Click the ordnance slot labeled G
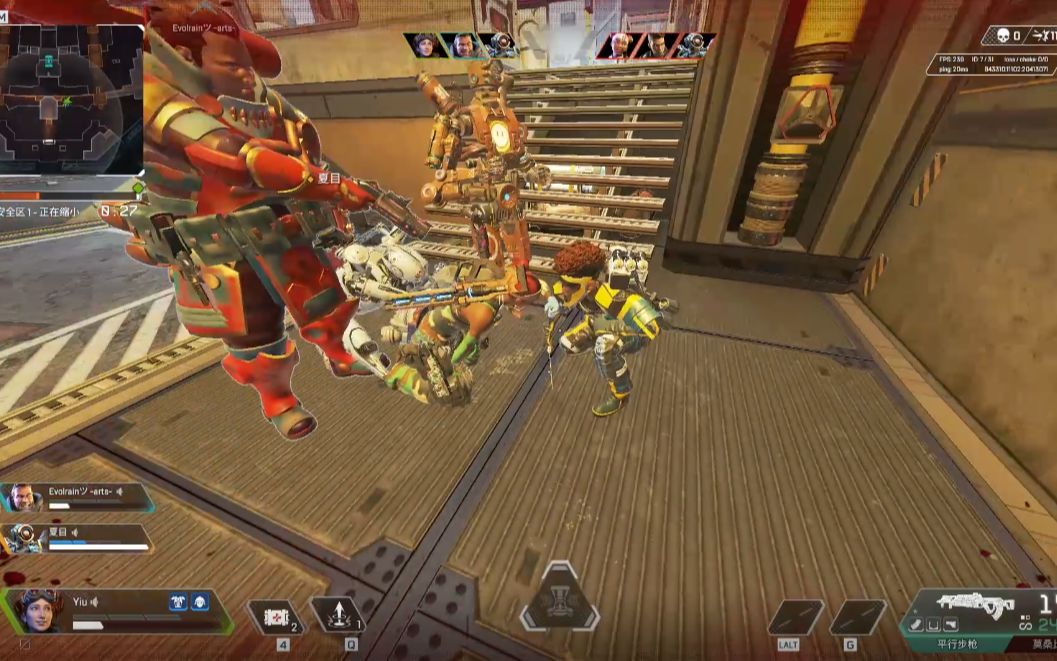 [856, 617]
